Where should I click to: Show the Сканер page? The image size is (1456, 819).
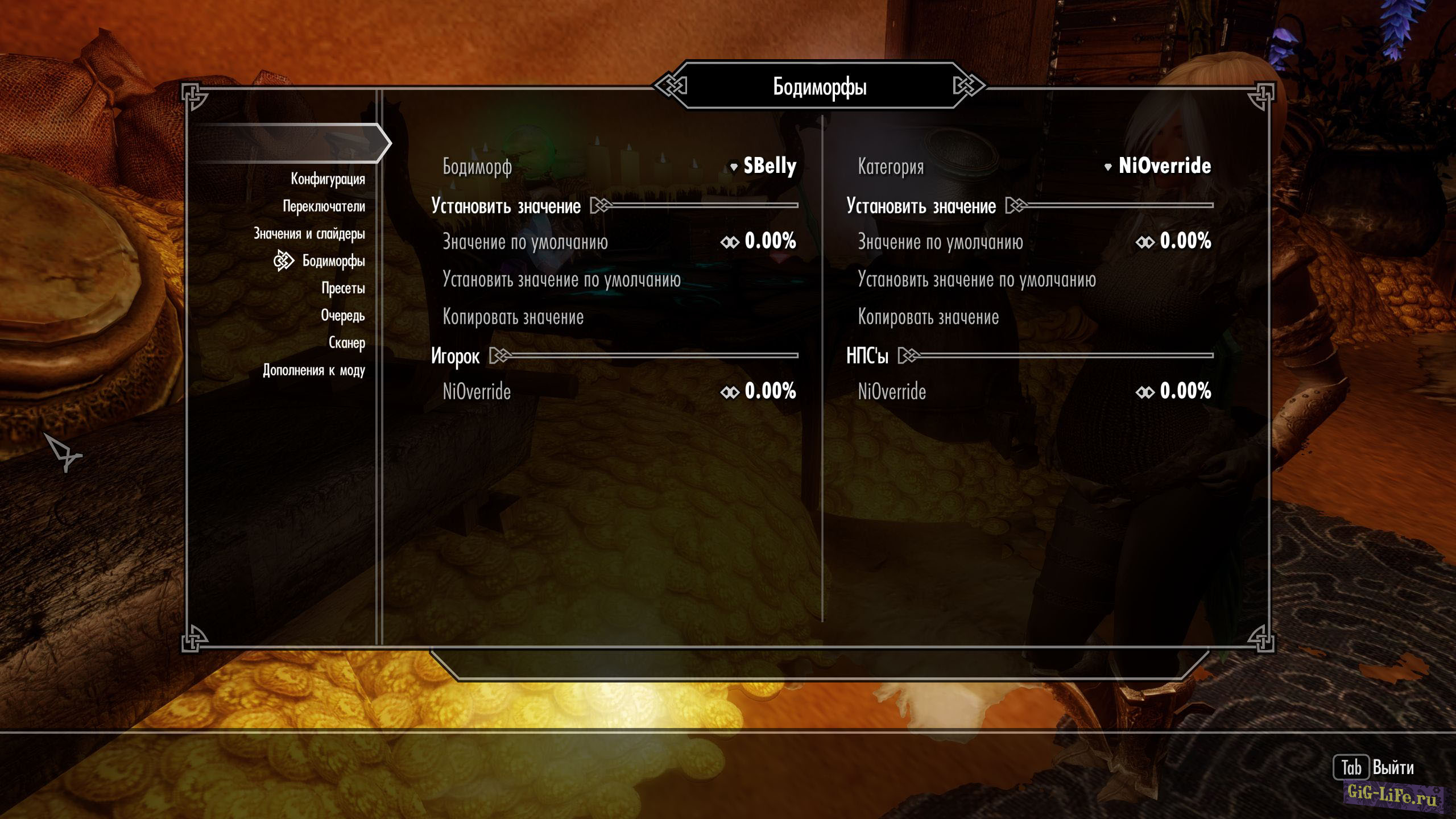(346, 343)
